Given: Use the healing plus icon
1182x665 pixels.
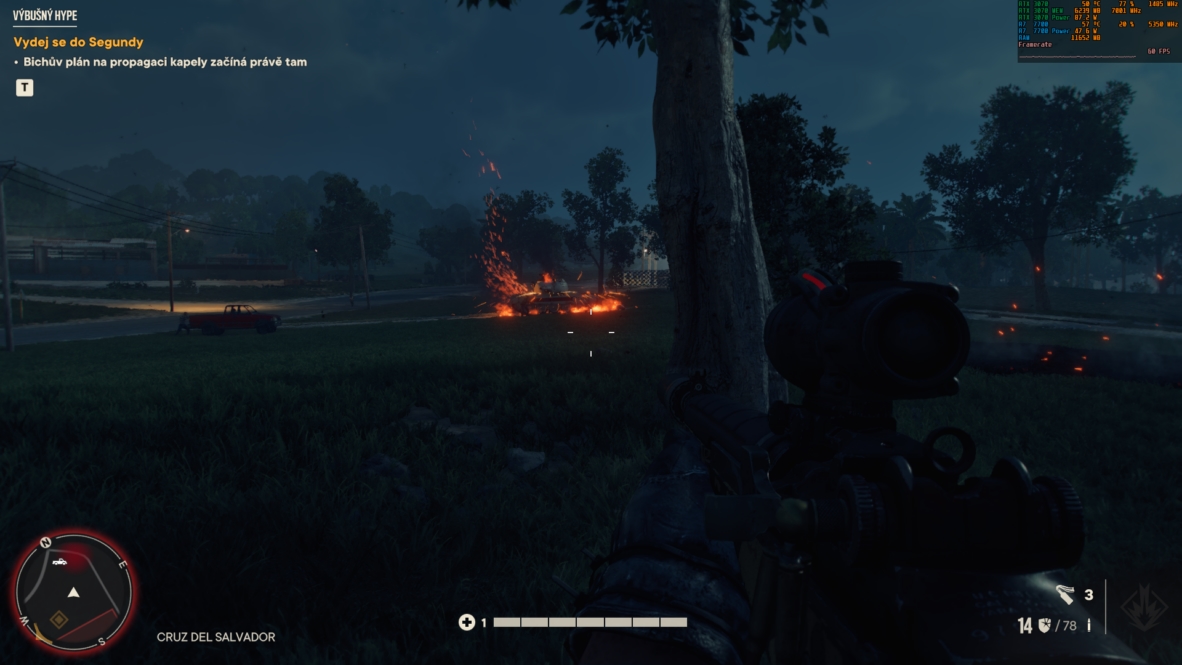Looking at the screenshot, I should coord(466,622).
